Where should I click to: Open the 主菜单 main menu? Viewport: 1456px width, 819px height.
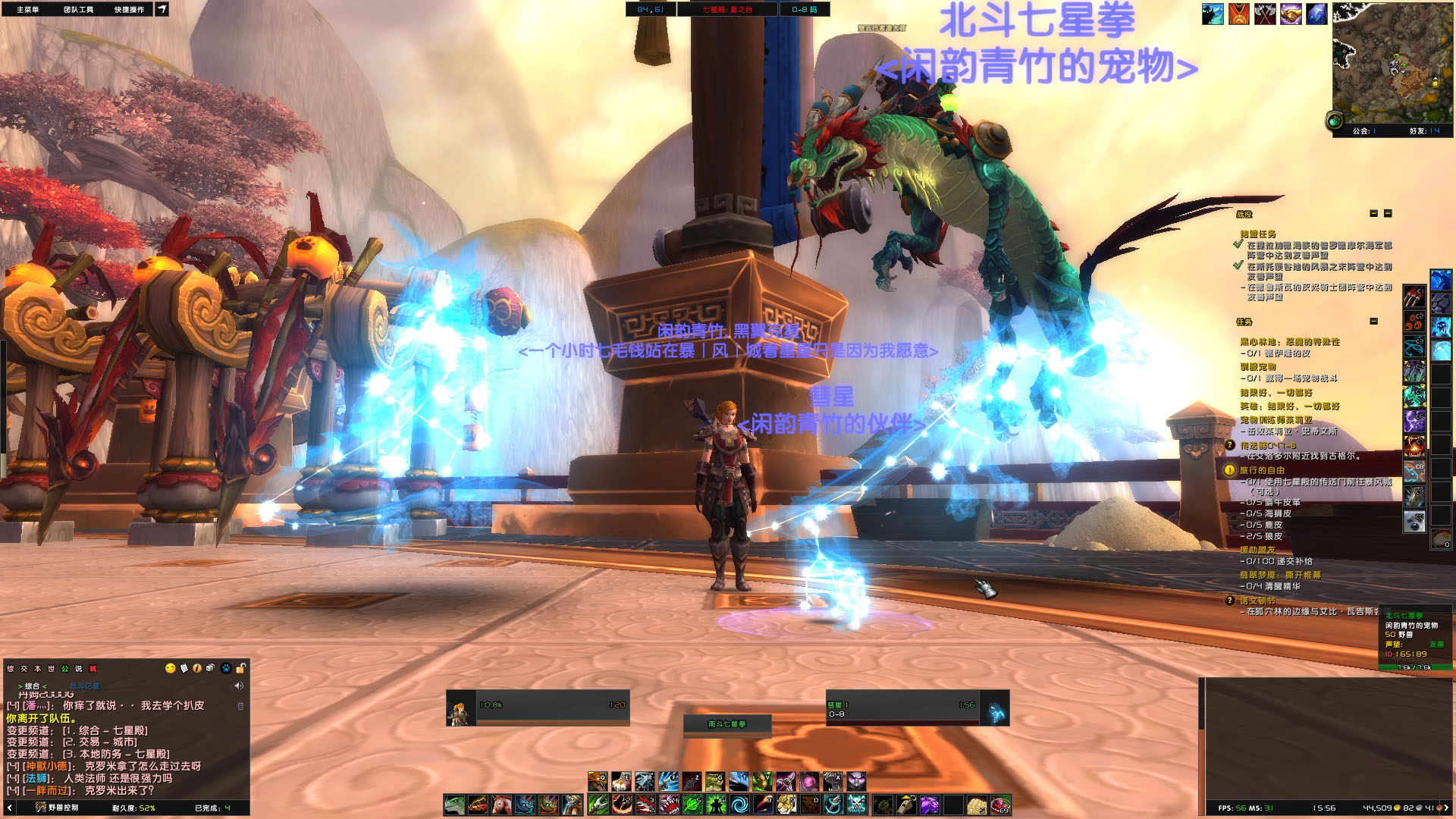coord(27,9)
